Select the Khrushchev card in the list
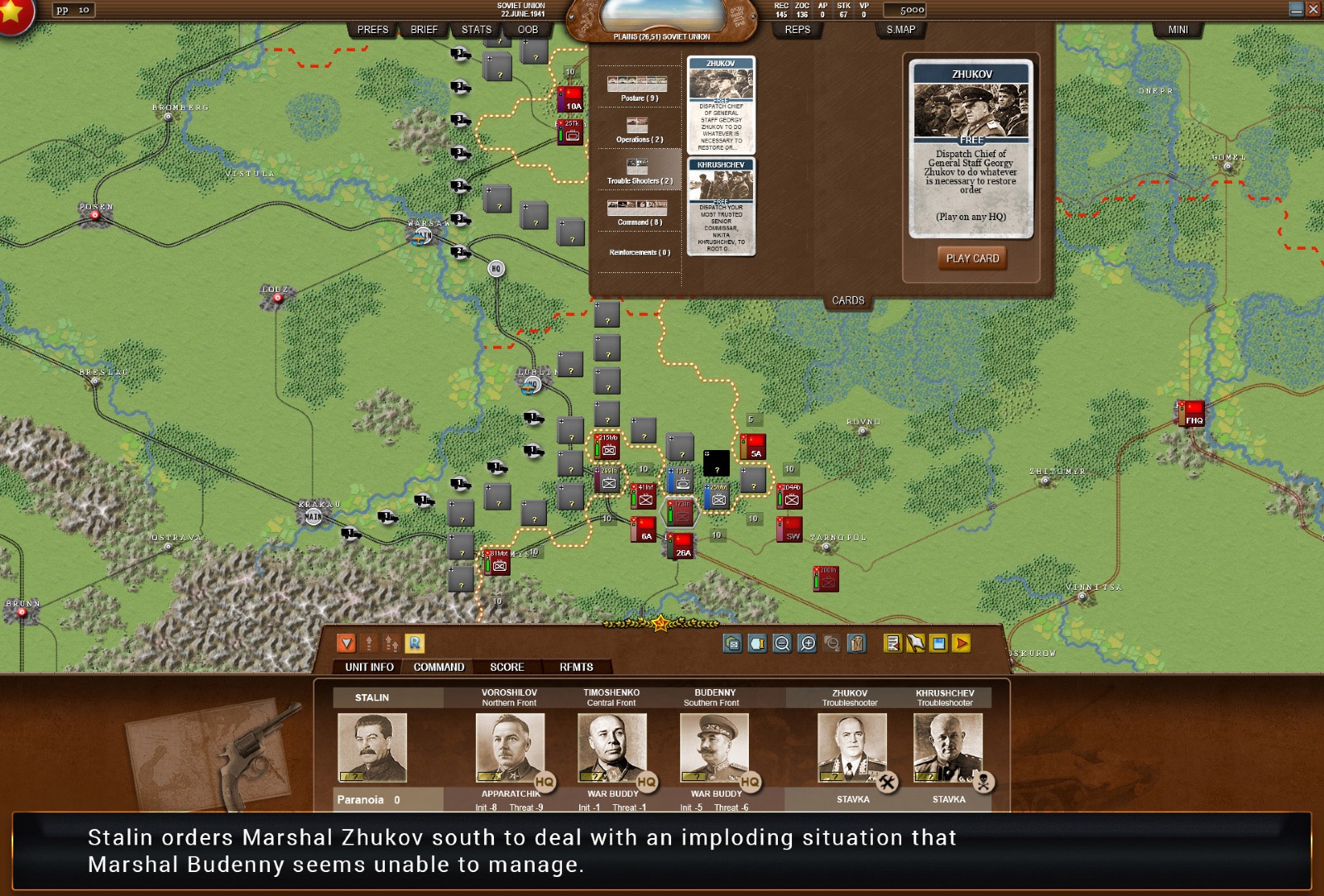The height and width of the screenshot is (896, 1324). click(x=721, y=206)
